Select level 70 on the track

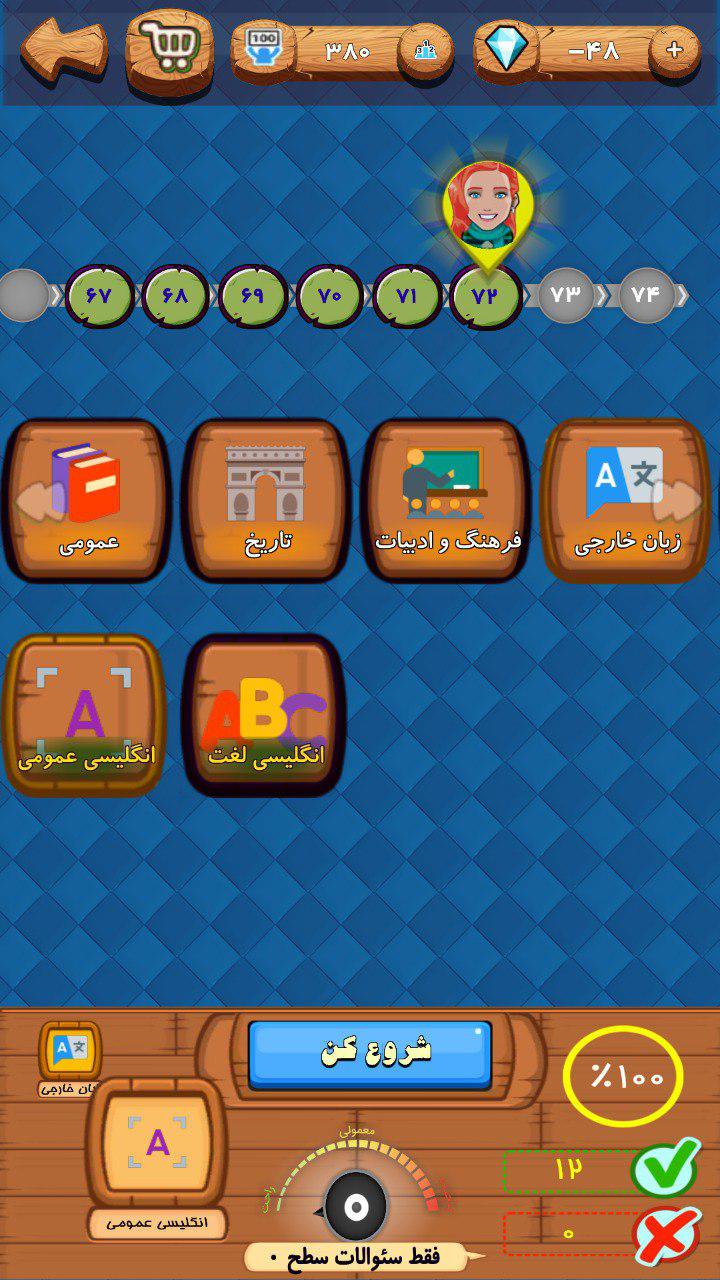330,296
